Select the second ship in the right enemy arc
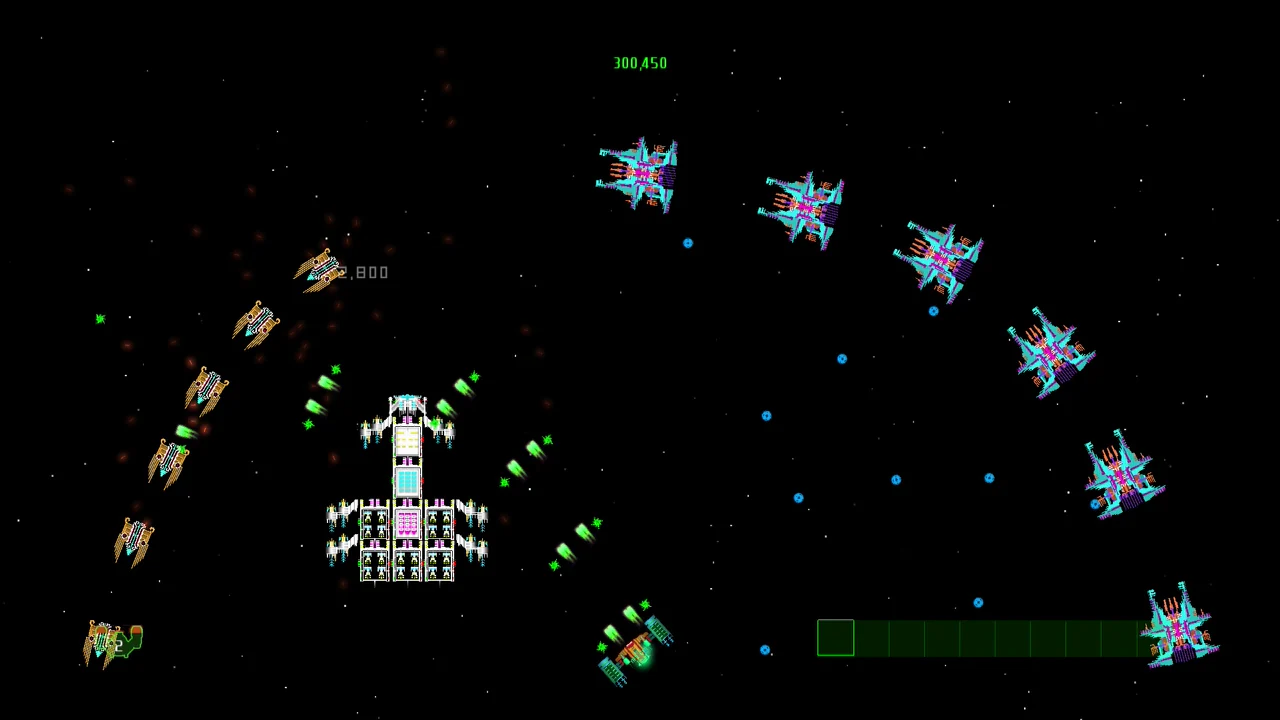1280x720 pixels. tap(805, 205)
